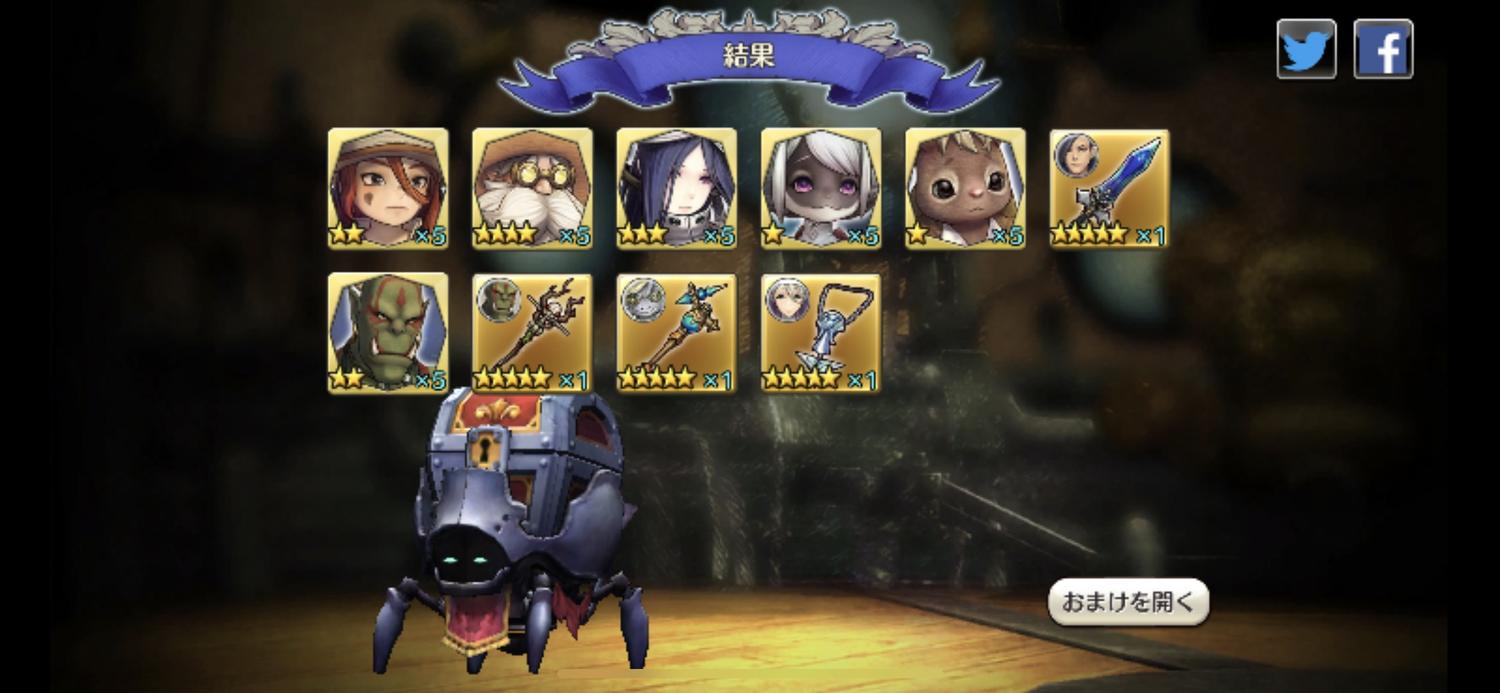Open the bonus with おまけを開く button

(x=1128, y=602)
